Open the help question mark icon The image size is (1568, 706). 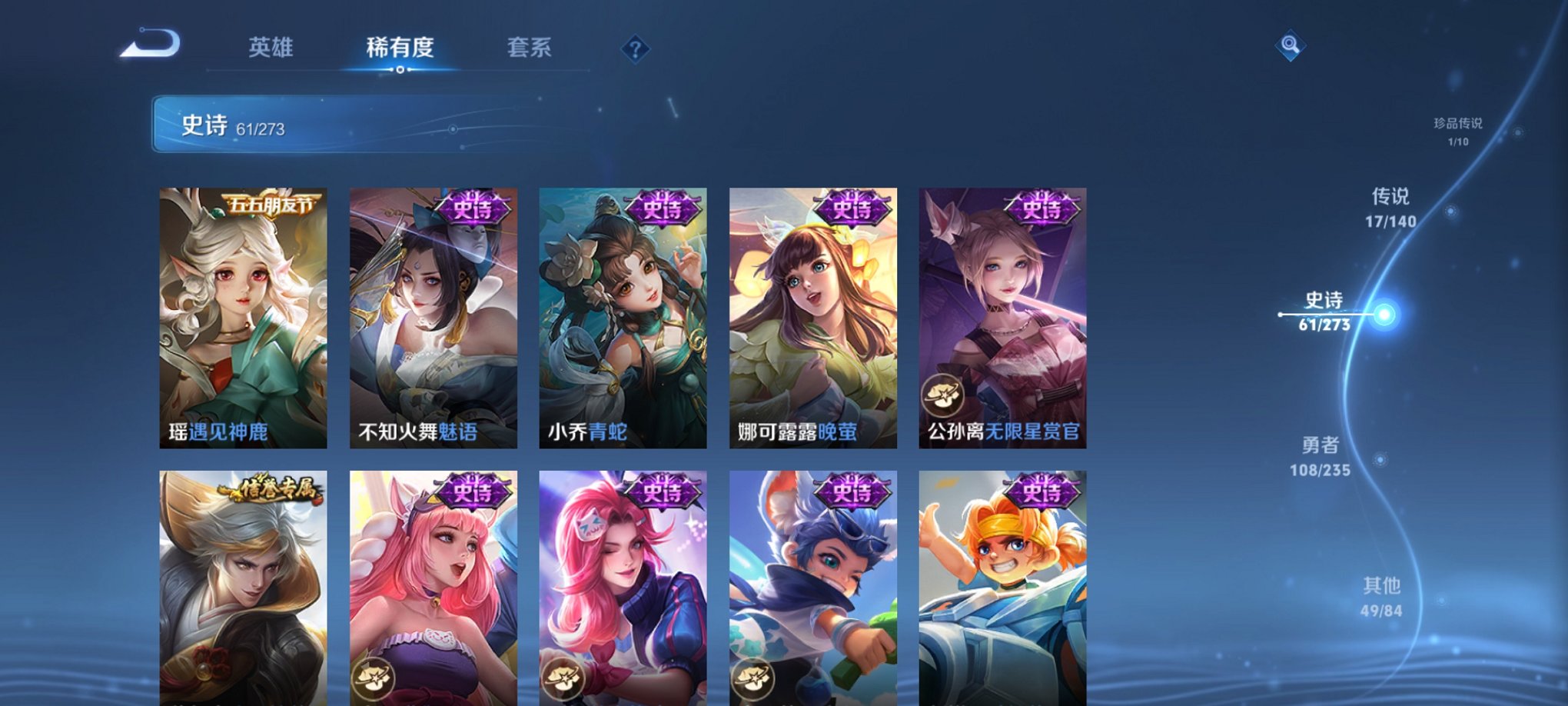(635, 50)
